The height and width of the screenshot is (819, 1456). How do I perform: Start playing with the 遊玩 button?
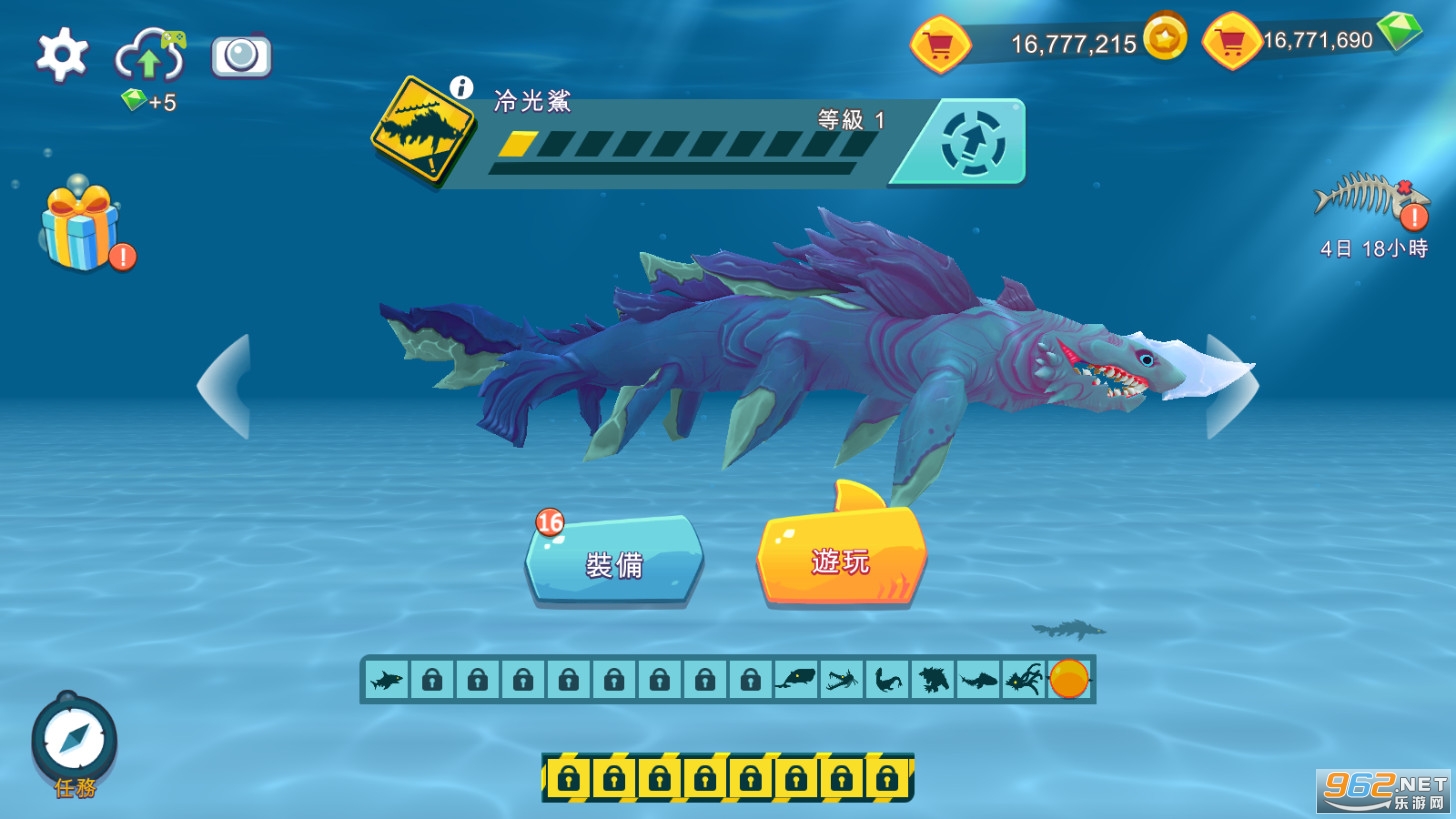click(x=840, y=560)
